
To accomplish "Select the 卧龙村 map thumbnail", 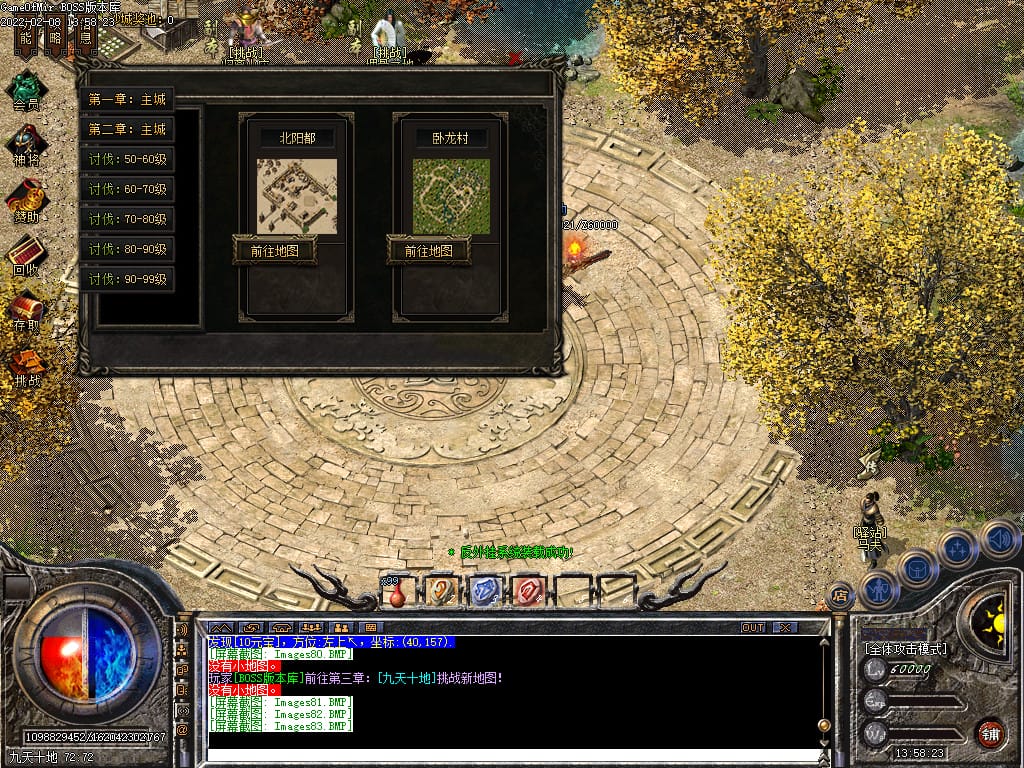I will [x=451, y=196].
